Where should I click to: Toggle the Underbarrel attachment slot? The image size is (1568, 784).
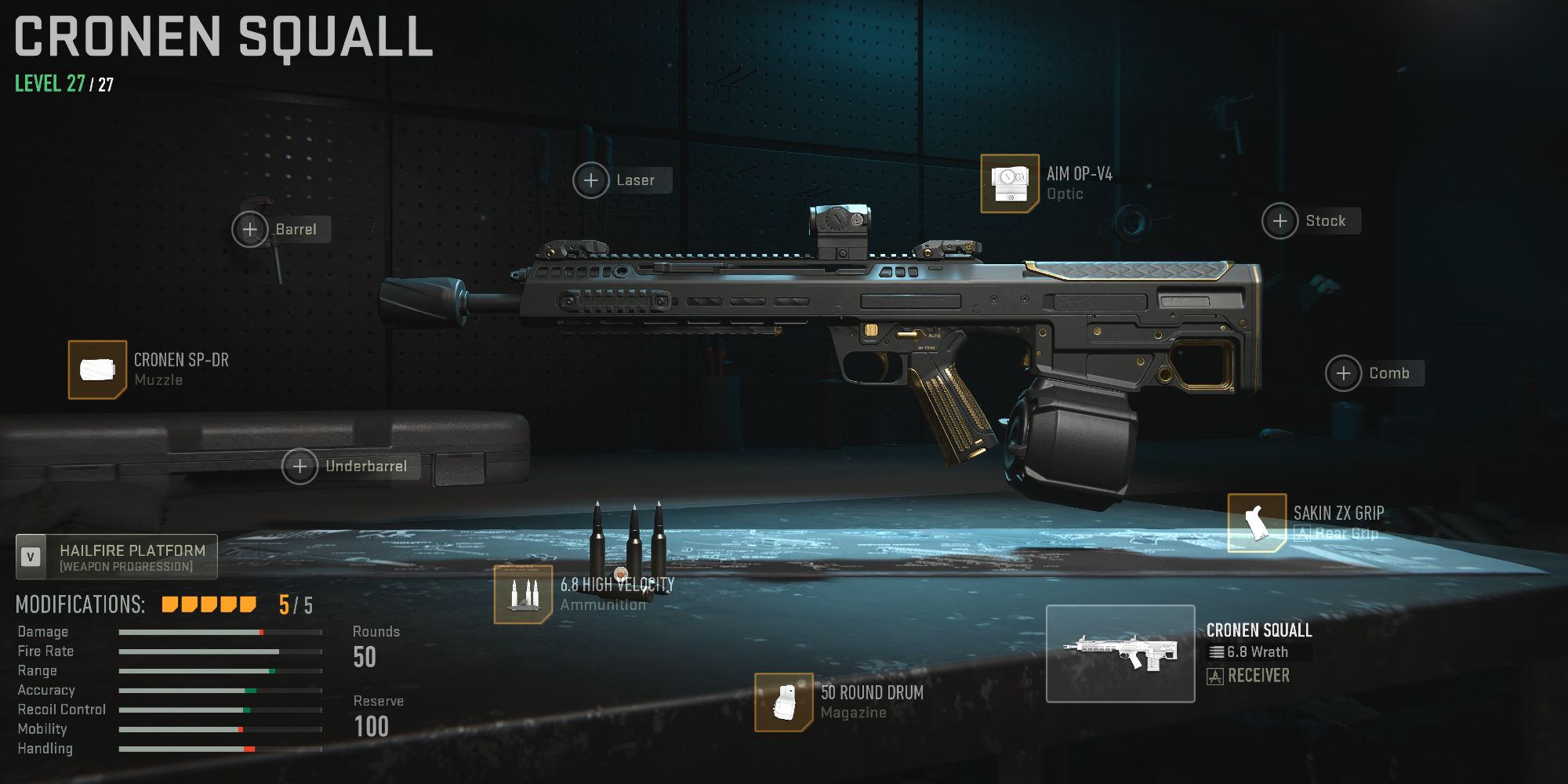(300, 466)
